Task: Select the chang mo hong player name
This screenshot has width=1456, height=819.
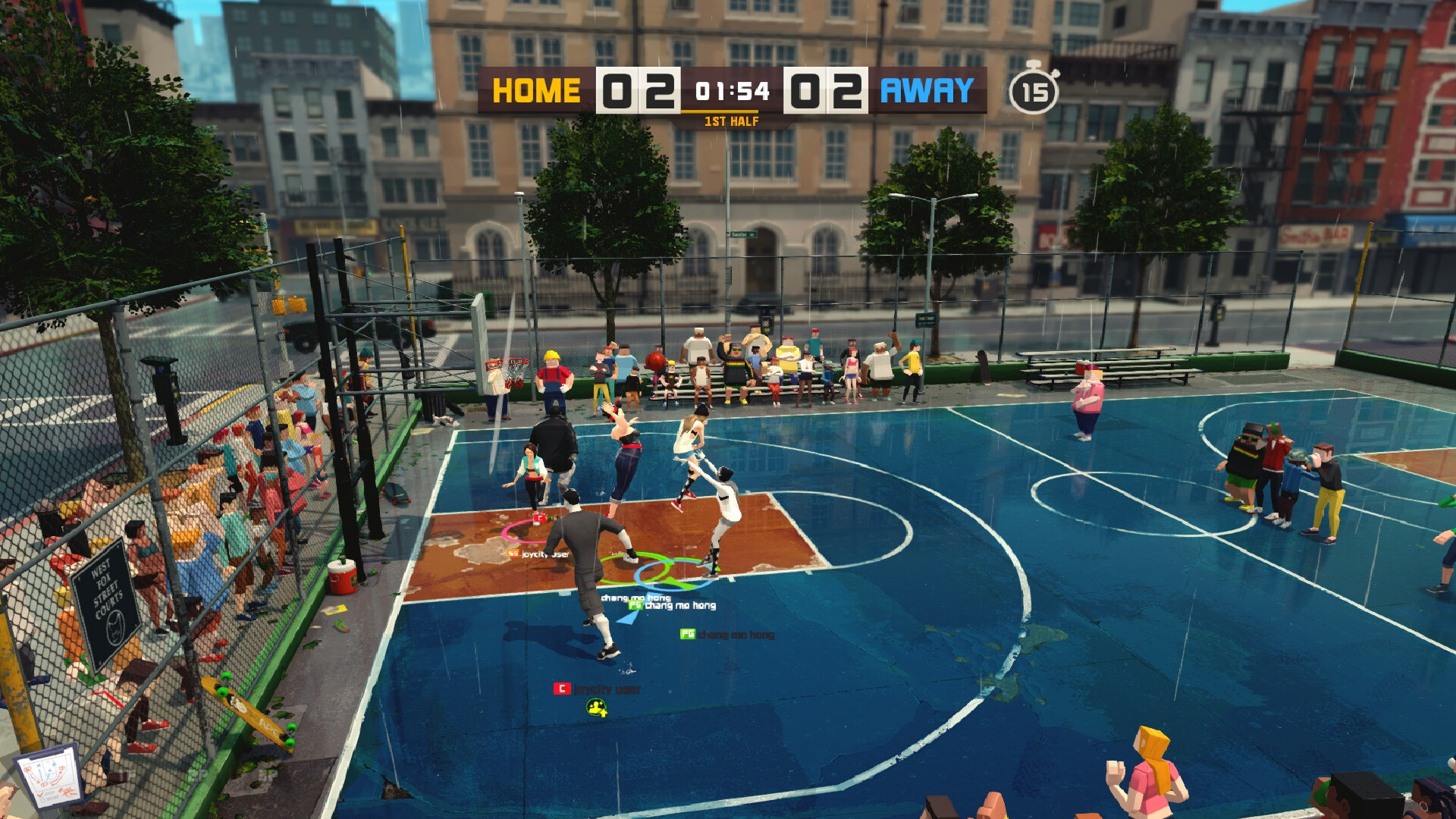Action: (679, 605)
